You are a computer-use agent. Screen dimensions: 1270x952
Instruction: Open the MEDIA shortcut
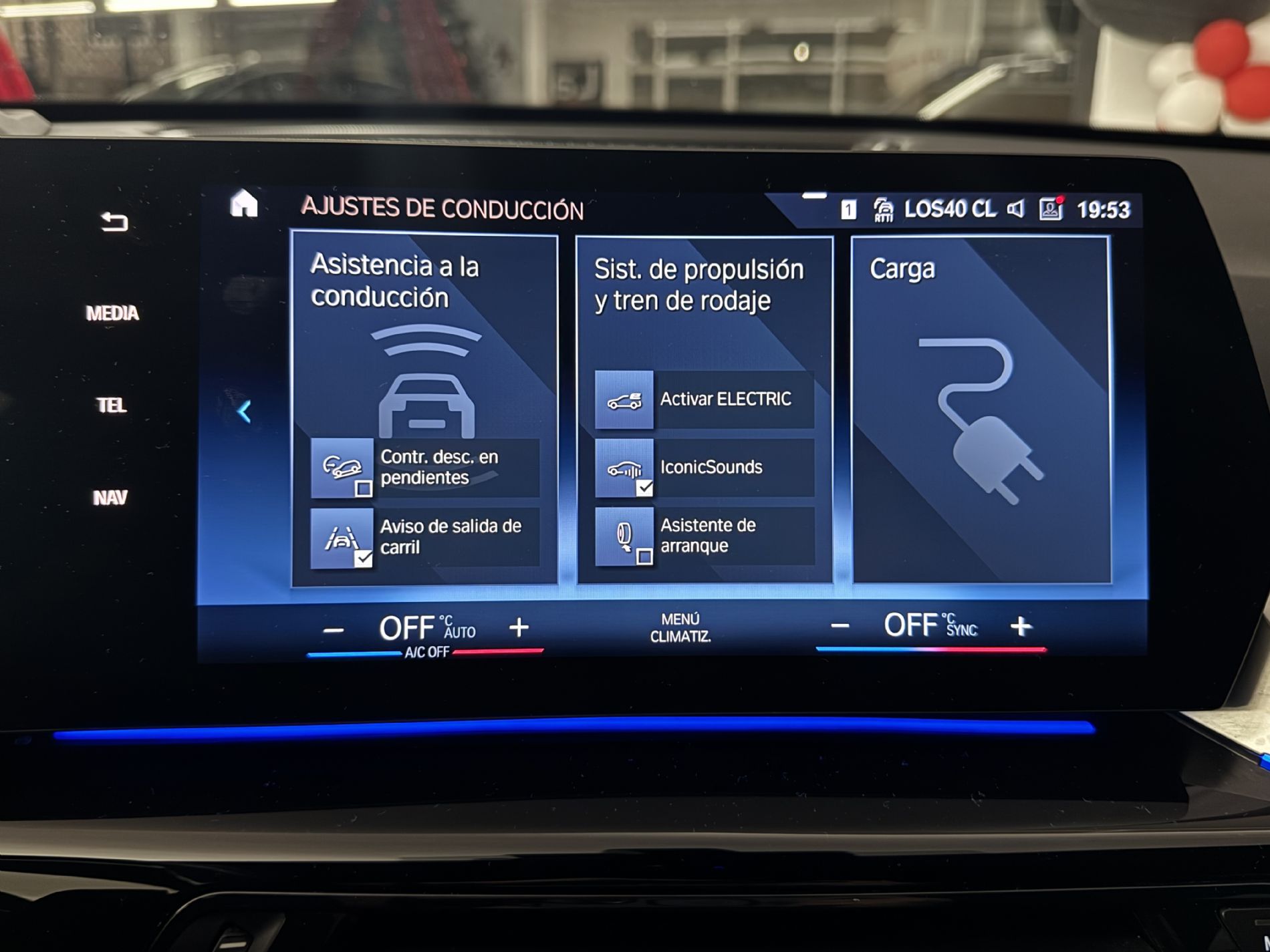[112, 313]
